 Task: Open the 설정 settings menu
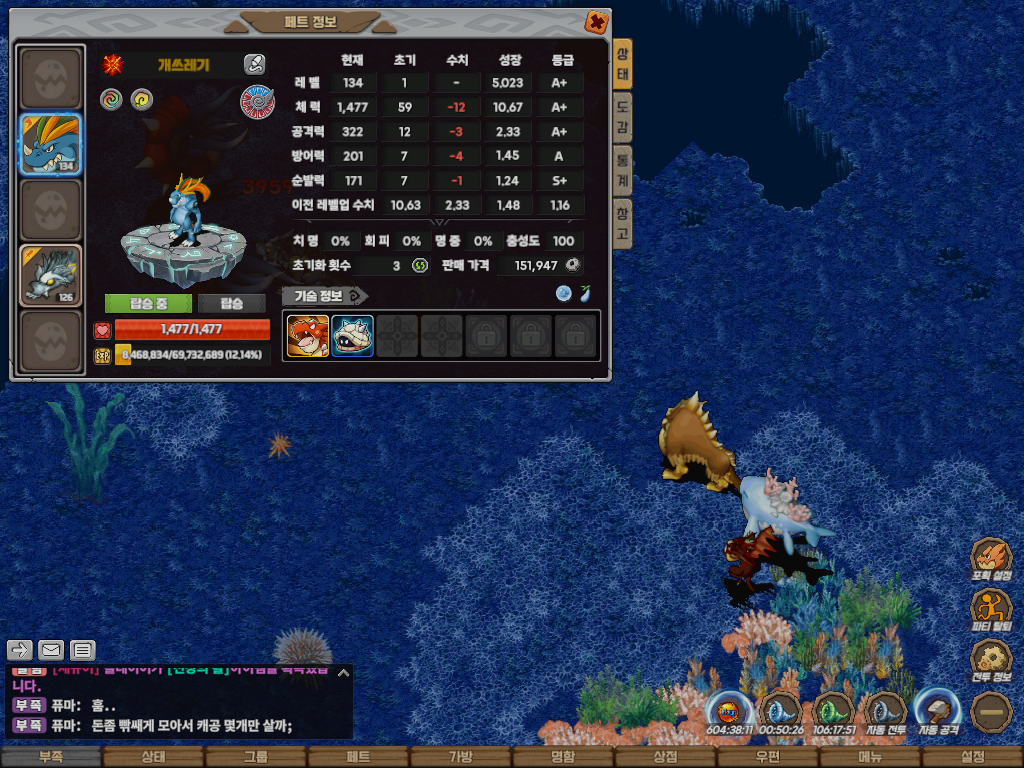972,757
